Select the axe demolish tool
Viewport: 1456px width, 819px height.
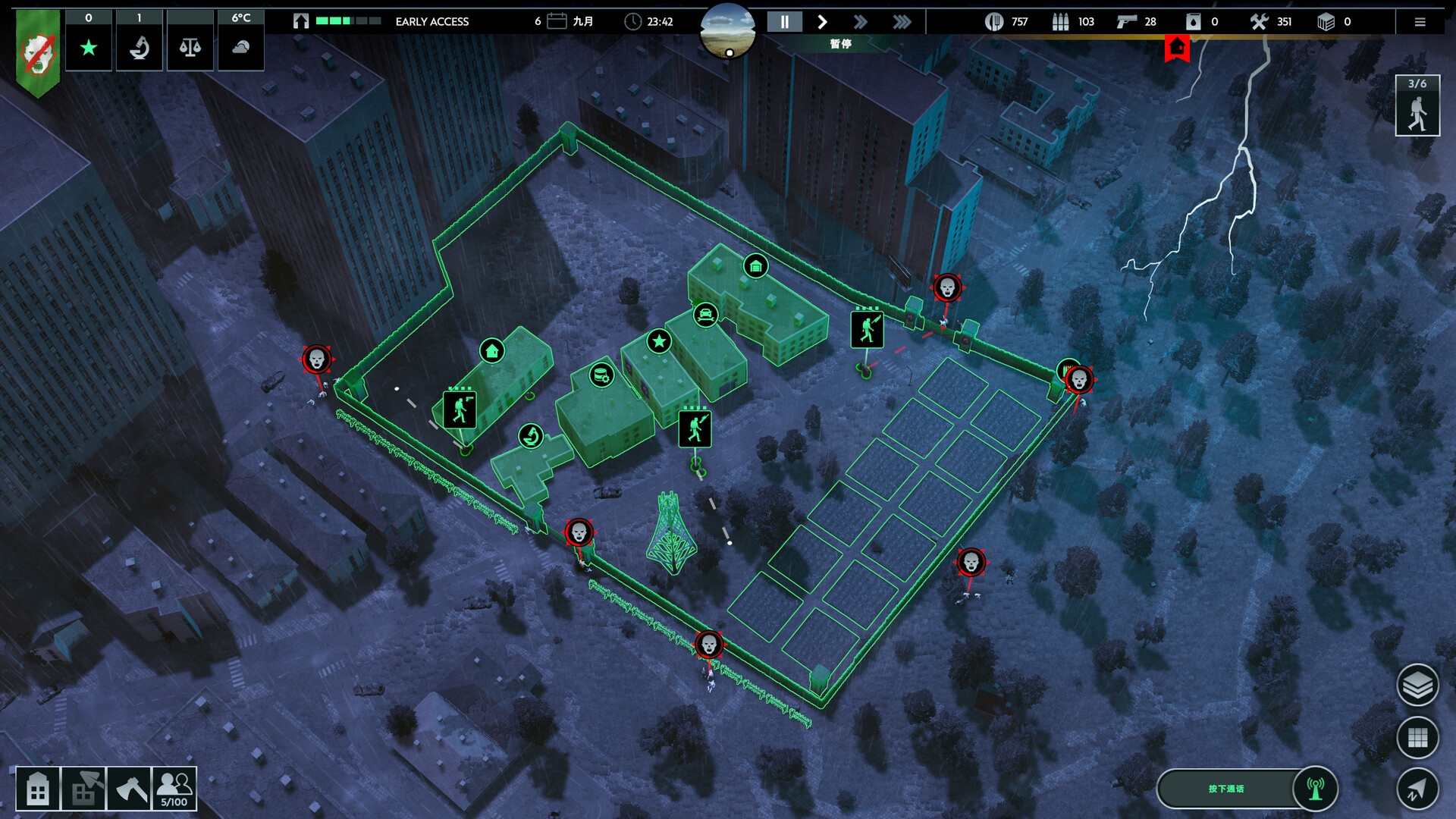point(129,789)
